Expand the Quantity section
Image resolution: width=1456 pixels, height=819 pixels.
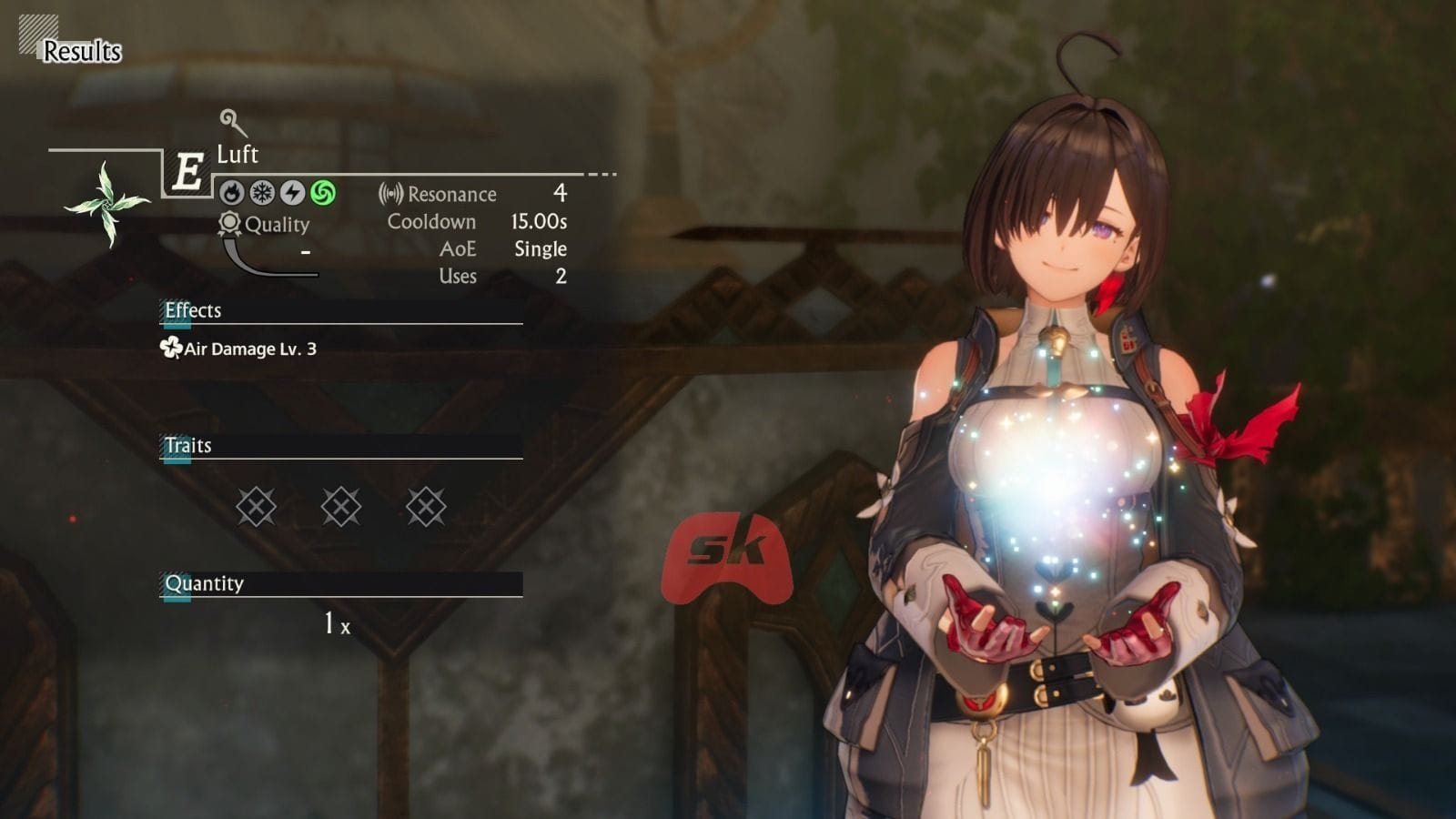click(x=204, y=584)
